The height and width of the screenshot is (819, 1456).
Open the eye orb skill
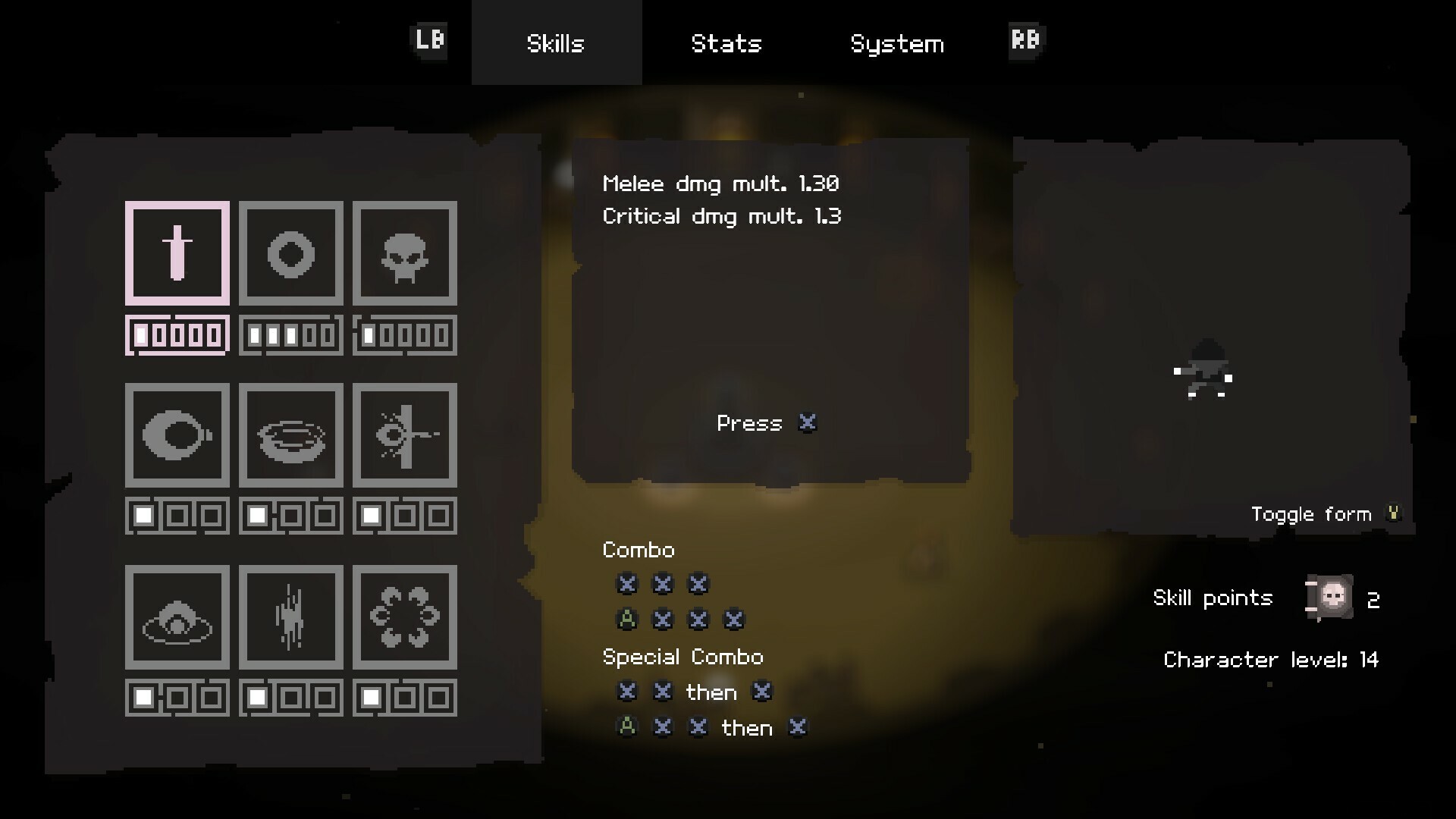tap(177, 435)
